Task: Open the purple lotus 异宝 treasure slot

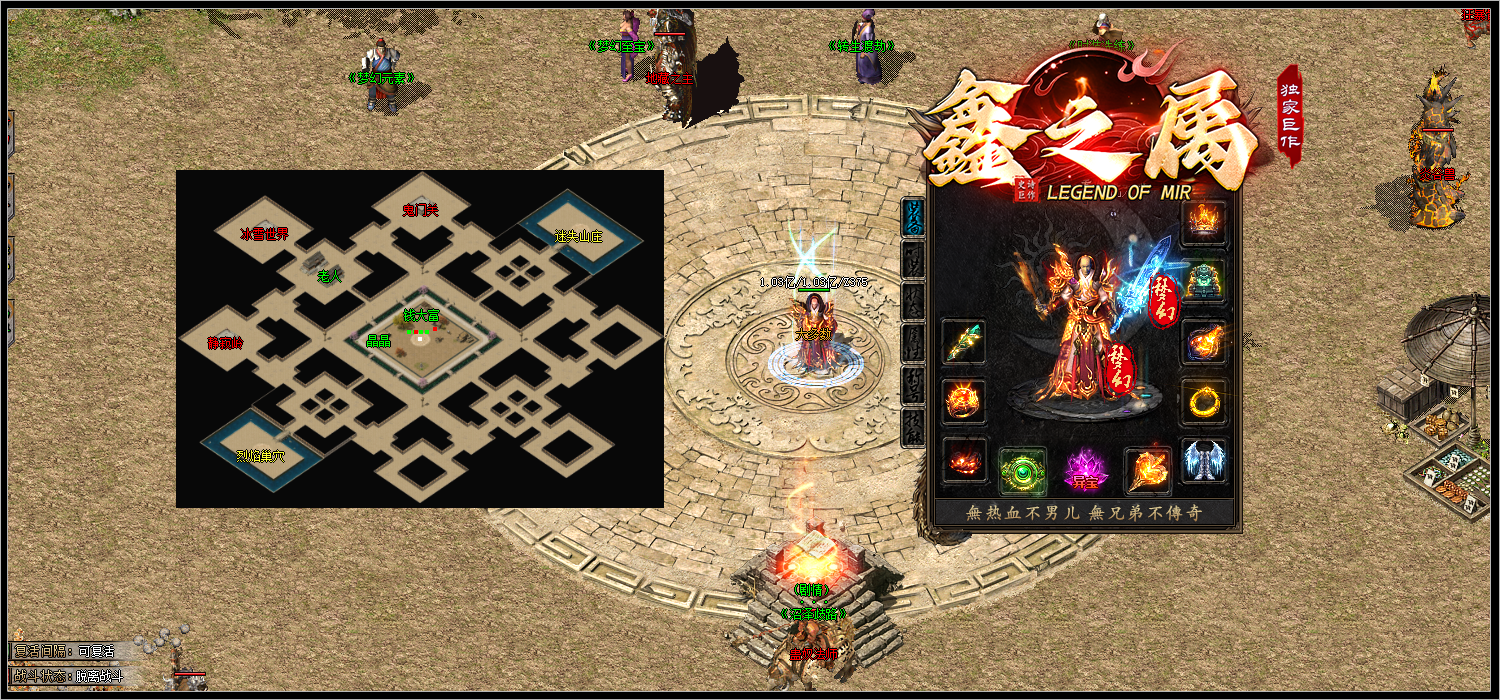Action: (x=1084, y=471)
